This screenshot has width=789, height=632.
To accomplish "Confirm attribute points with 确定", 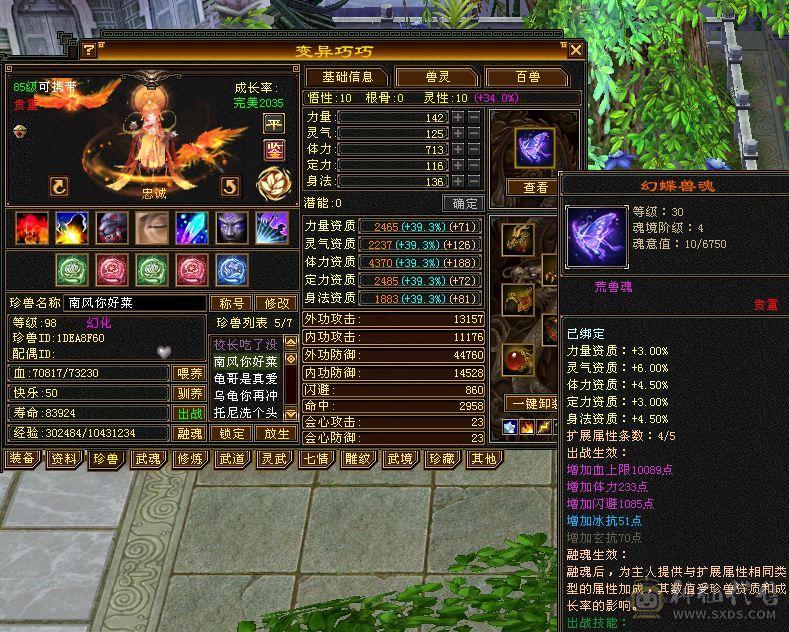I will (462, 203).
